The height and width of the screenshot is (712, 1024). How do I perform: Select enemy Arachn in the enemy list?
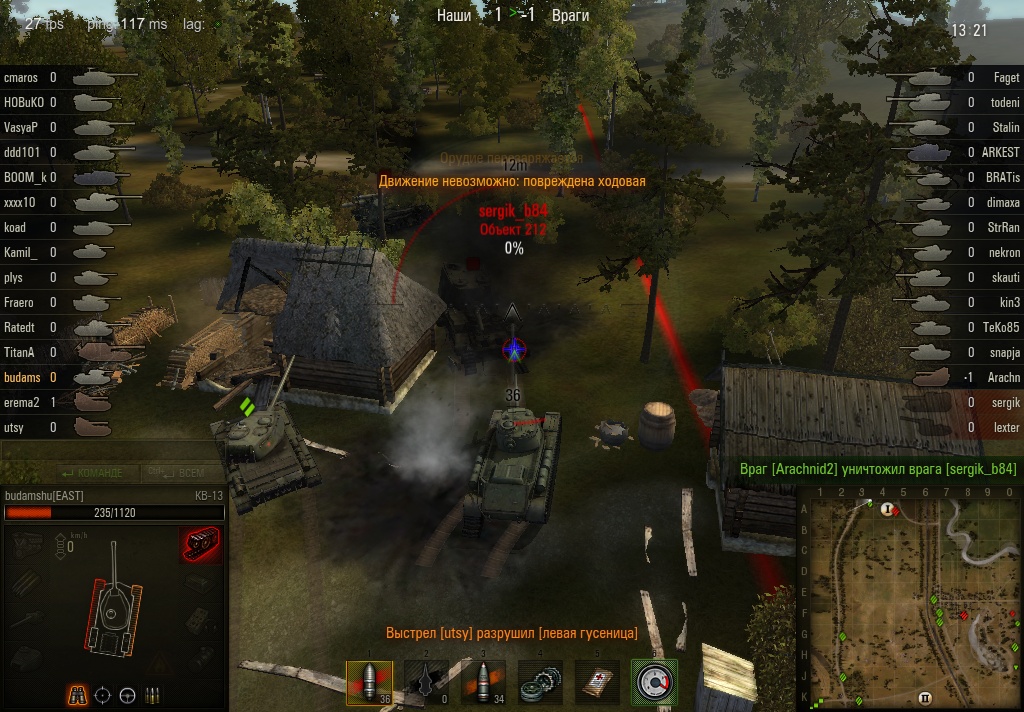click(1002, 377)
